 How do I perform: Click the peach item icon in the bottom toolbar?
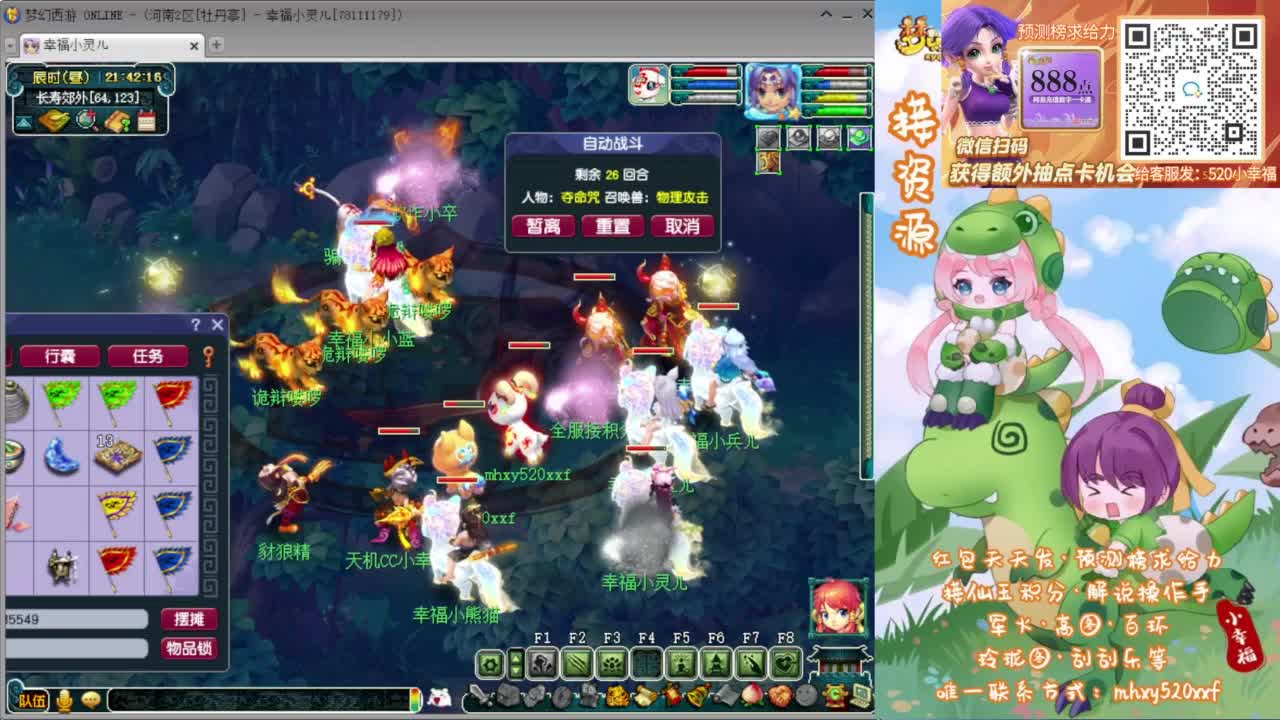pyautogui.click(x=751, y=695)
